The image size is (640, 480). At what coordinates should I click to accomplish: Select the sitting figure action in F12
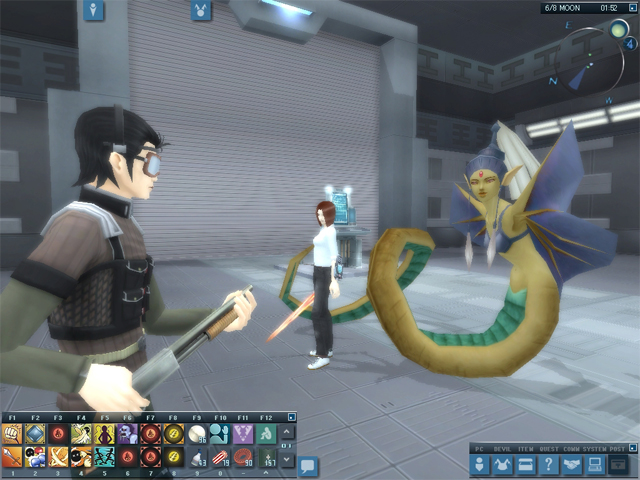pos(266,433)
